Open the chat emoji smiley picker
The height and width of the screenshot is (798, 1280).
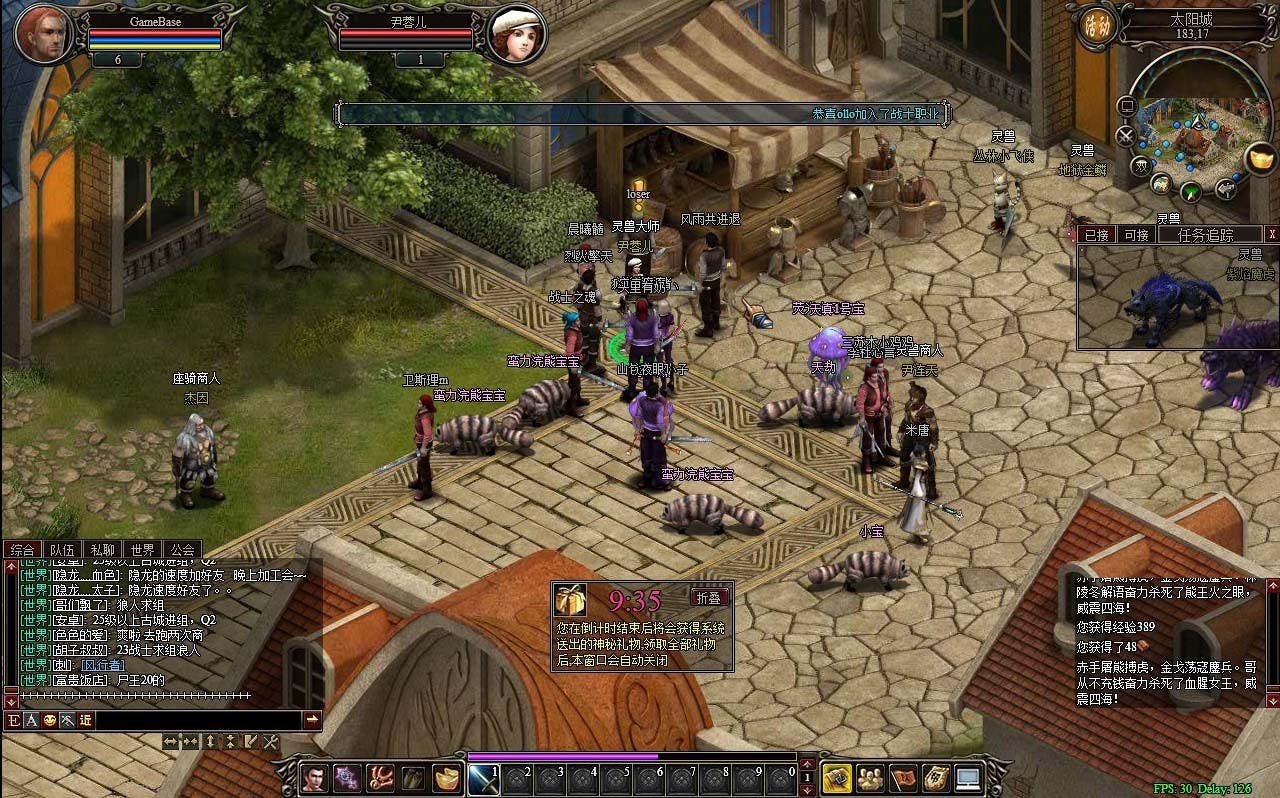click(x=49, y=720)
